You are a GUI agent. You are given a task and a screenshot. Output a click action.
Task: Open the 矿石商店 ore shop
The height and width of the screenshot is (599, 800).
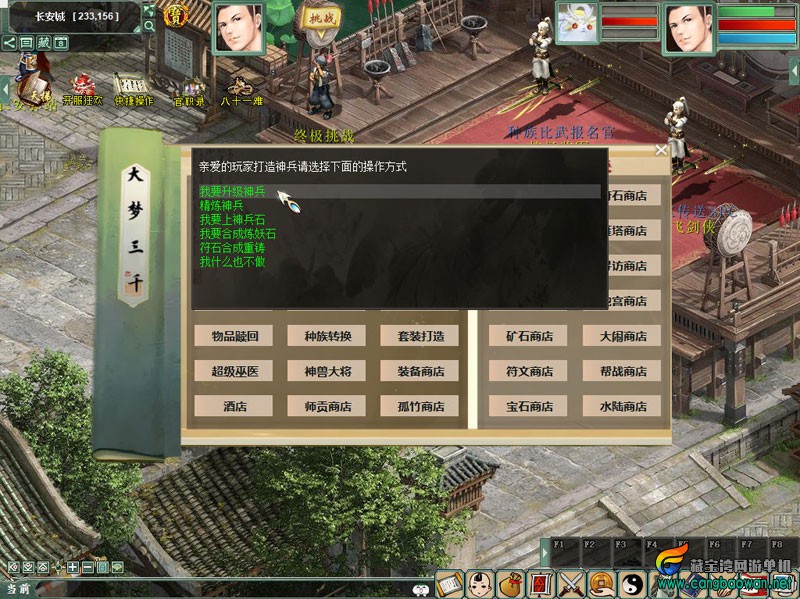click(x=529, y=336)
